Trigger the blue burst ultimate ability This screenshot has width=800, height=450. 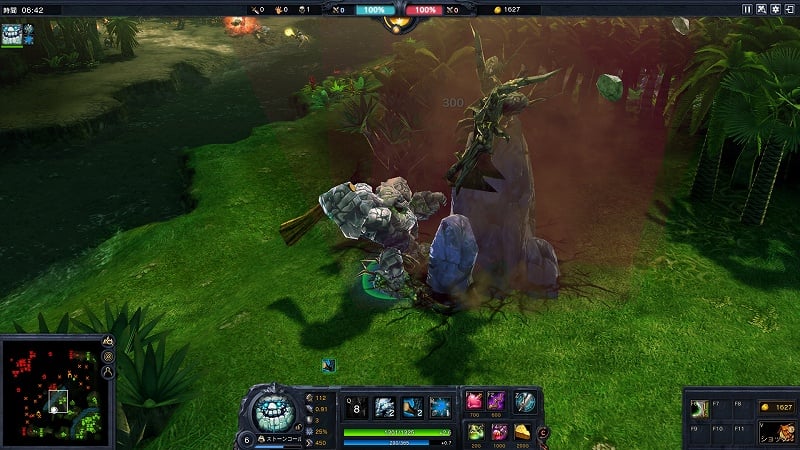[x=439, y=406]
